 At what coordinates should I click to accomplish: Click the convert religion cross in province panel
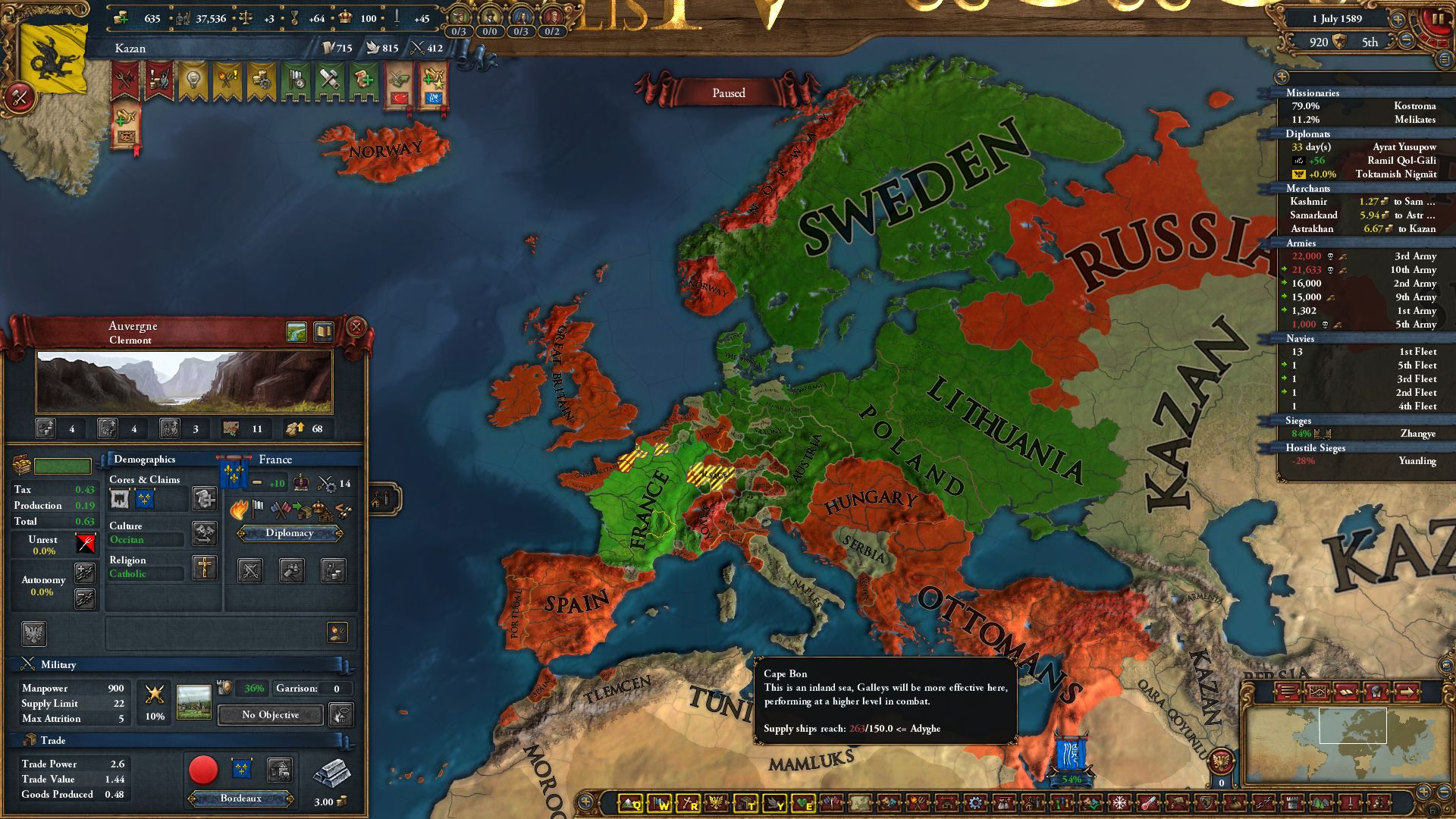click(204, 568)
